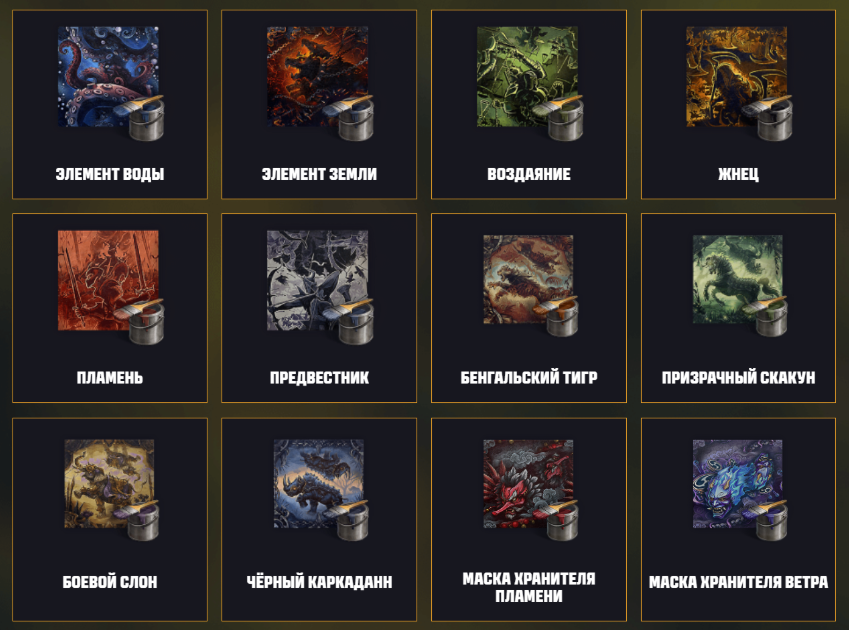Choose the Чёрный каркаданн rhino style
The height and width of the screenshot is (630, 849).
[x=319, y=518]
